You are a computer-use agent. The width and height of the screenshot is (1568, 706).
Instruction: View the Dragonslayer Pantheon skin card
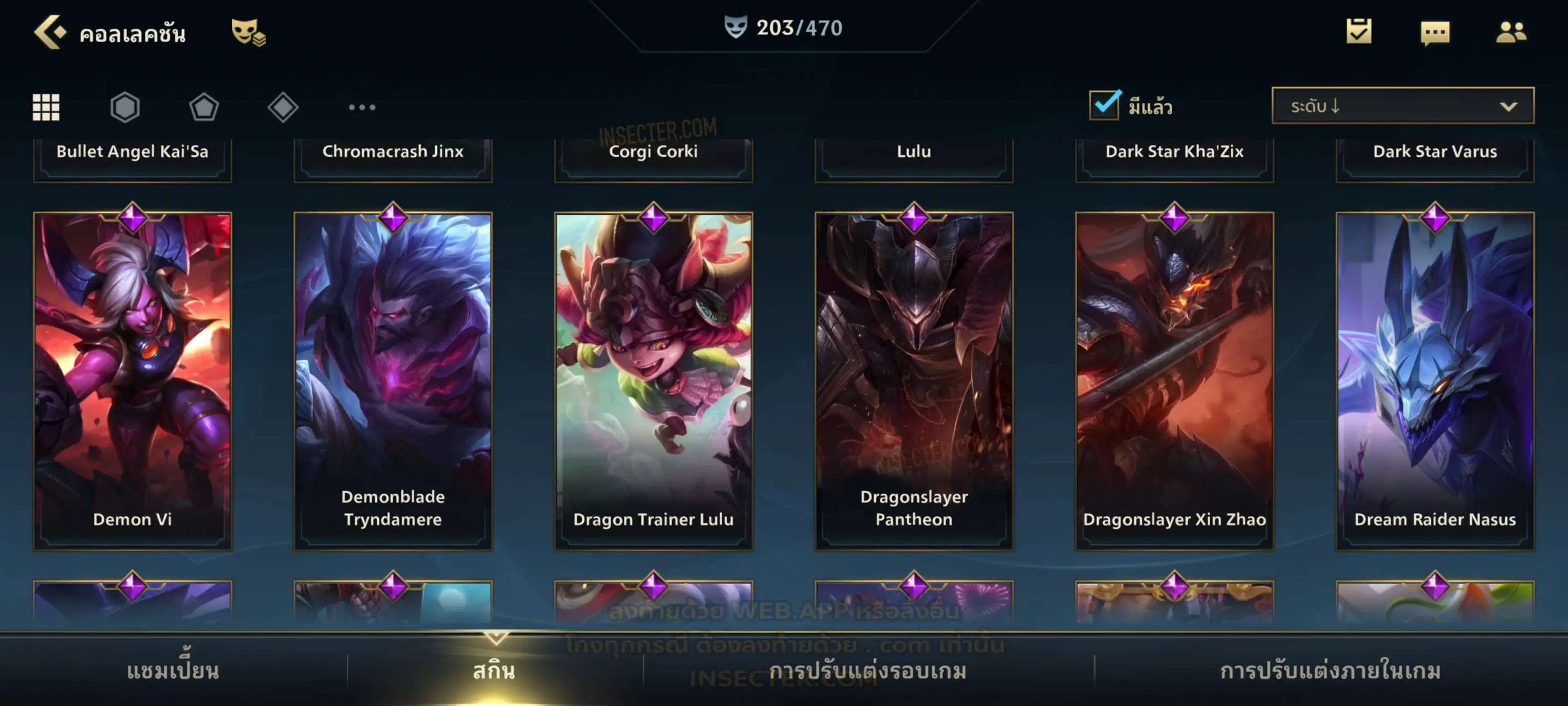pos(914,381)
